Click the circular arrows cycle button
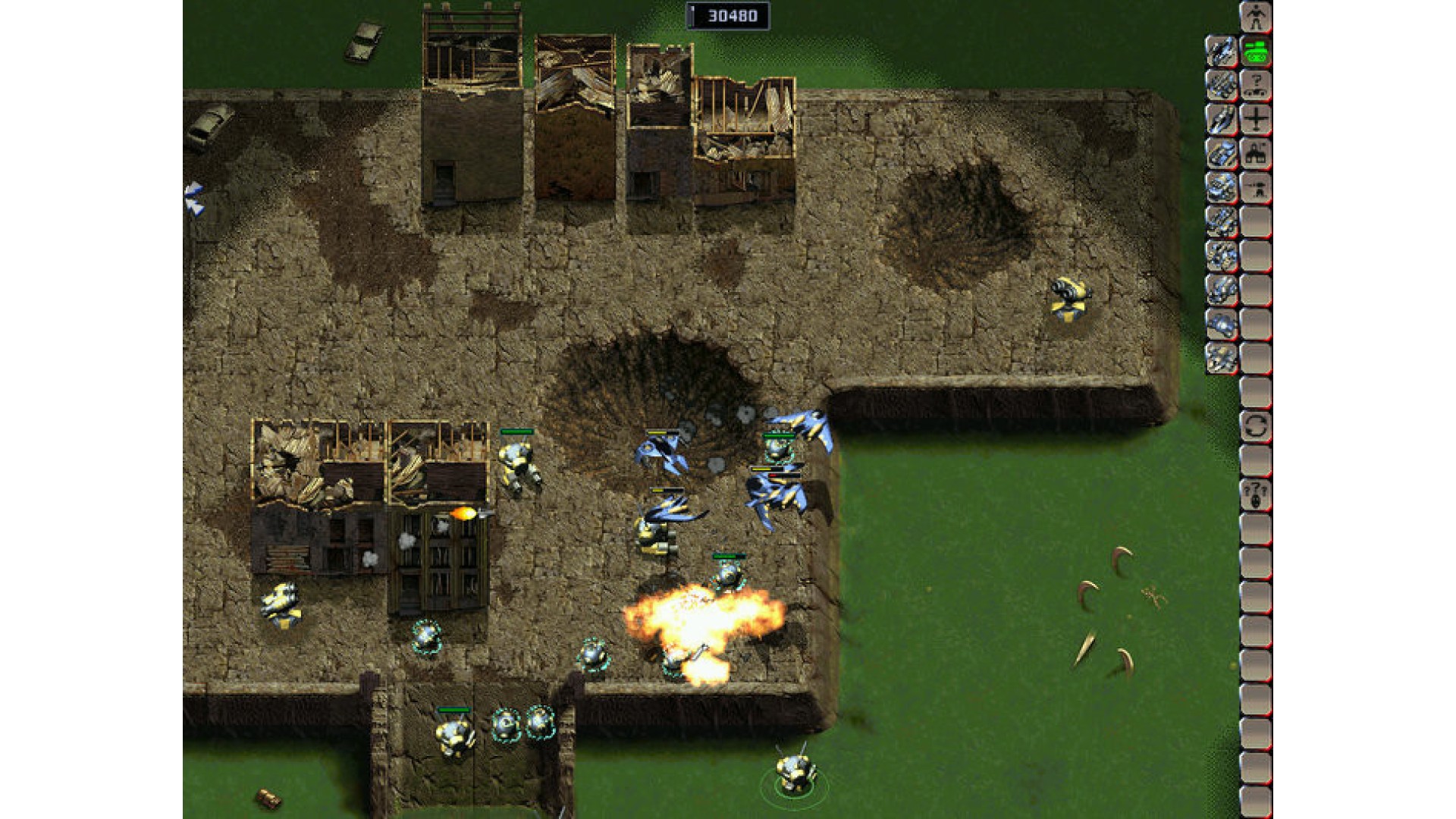 1256,426
